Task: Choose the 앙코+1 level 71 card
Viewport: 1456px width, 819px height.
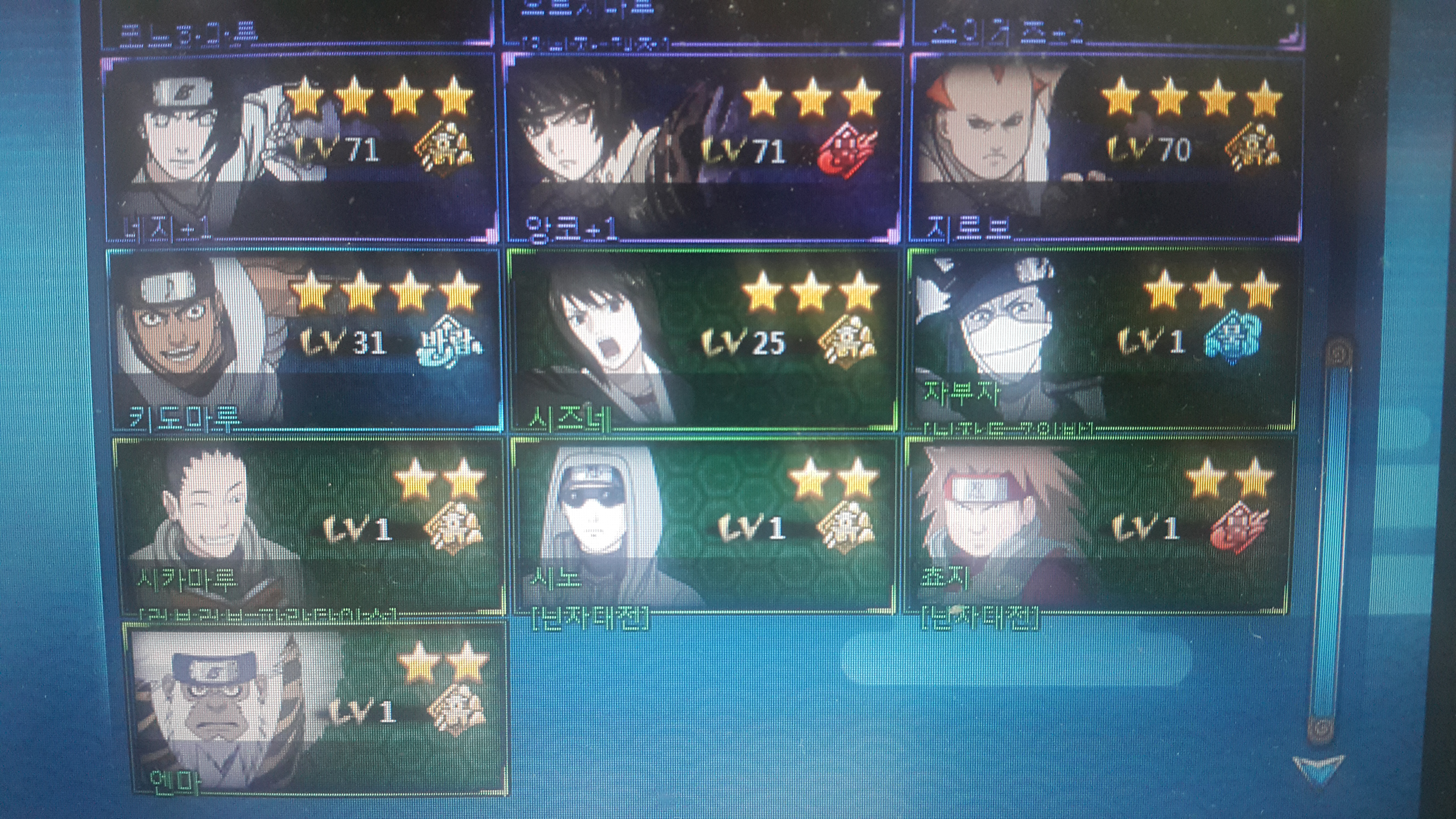Action: click(x=701, y=148)
